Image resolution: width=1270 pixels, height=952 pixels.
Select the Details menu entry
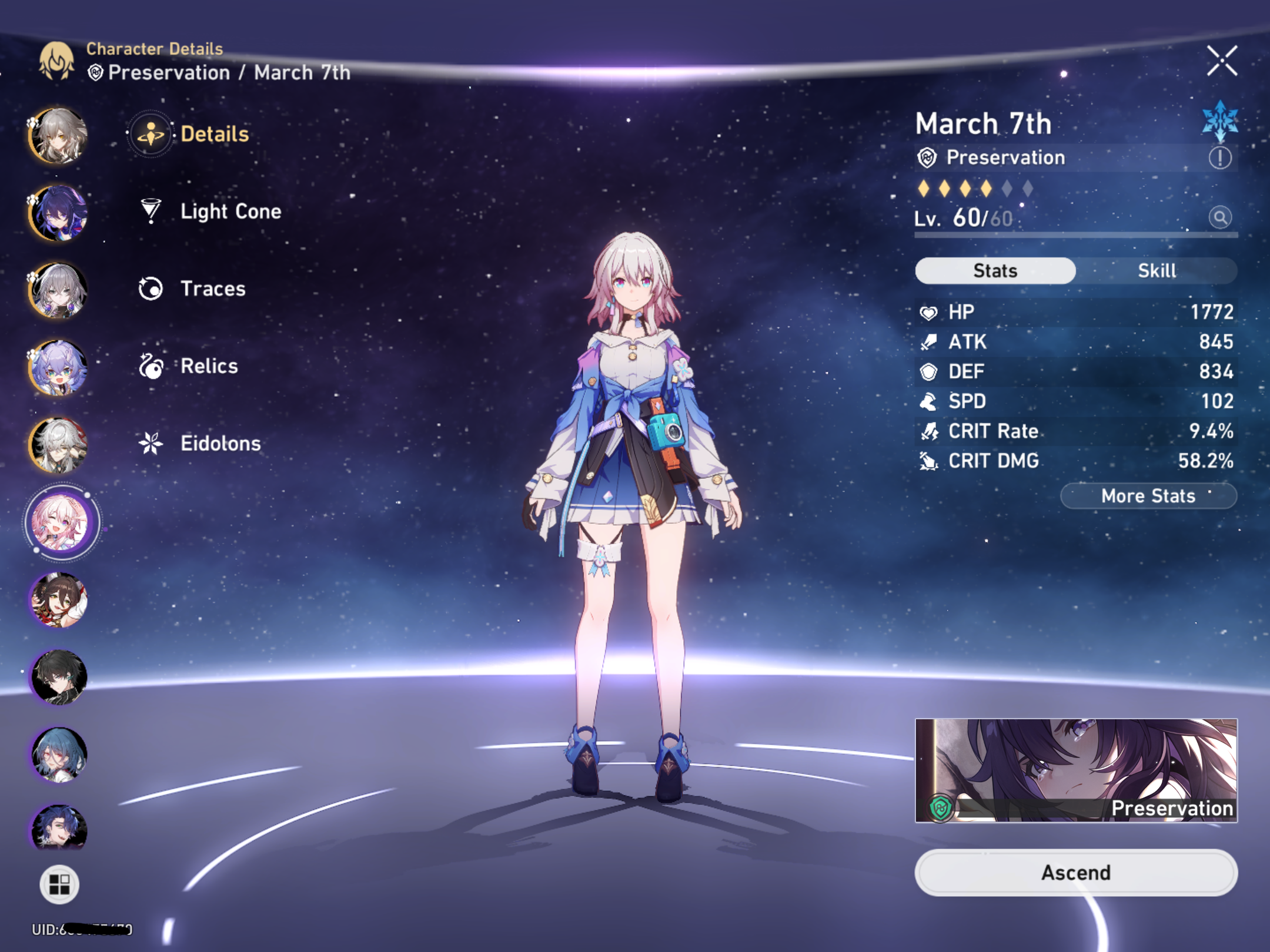pos(214,134)
